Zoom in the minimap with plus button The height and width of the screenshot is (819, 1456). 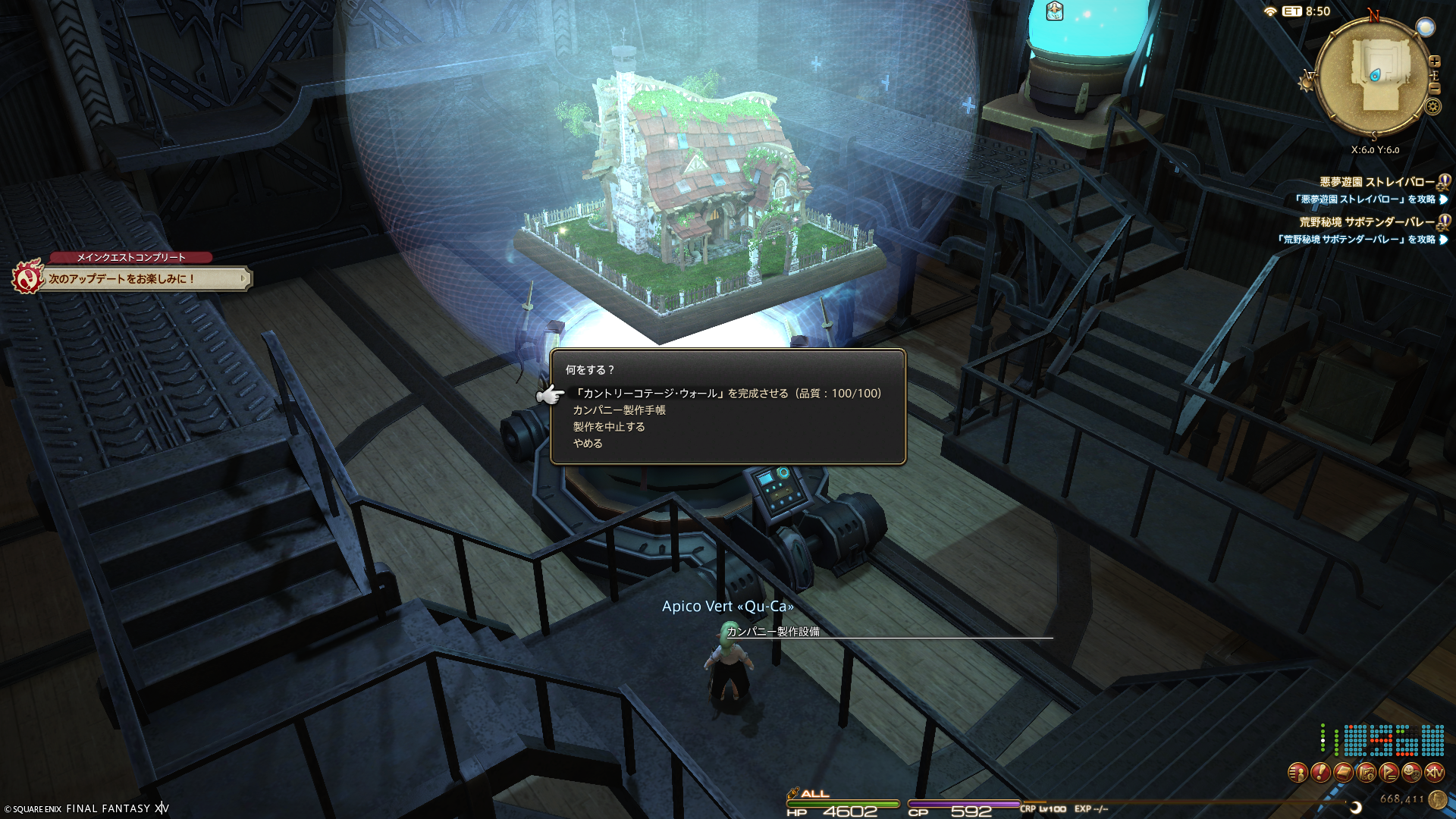[x=1434, y=61]
